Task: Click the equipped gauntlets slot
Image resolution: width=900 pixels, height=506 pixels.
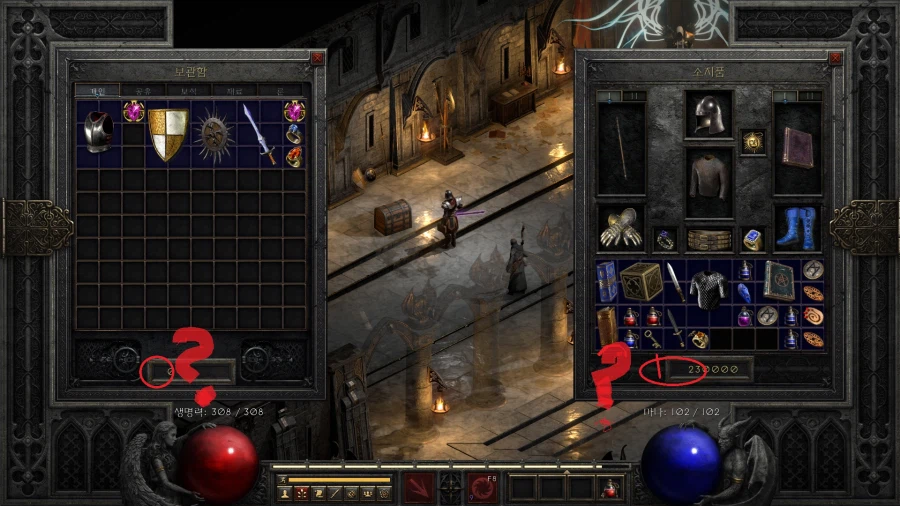Action: 621,229
